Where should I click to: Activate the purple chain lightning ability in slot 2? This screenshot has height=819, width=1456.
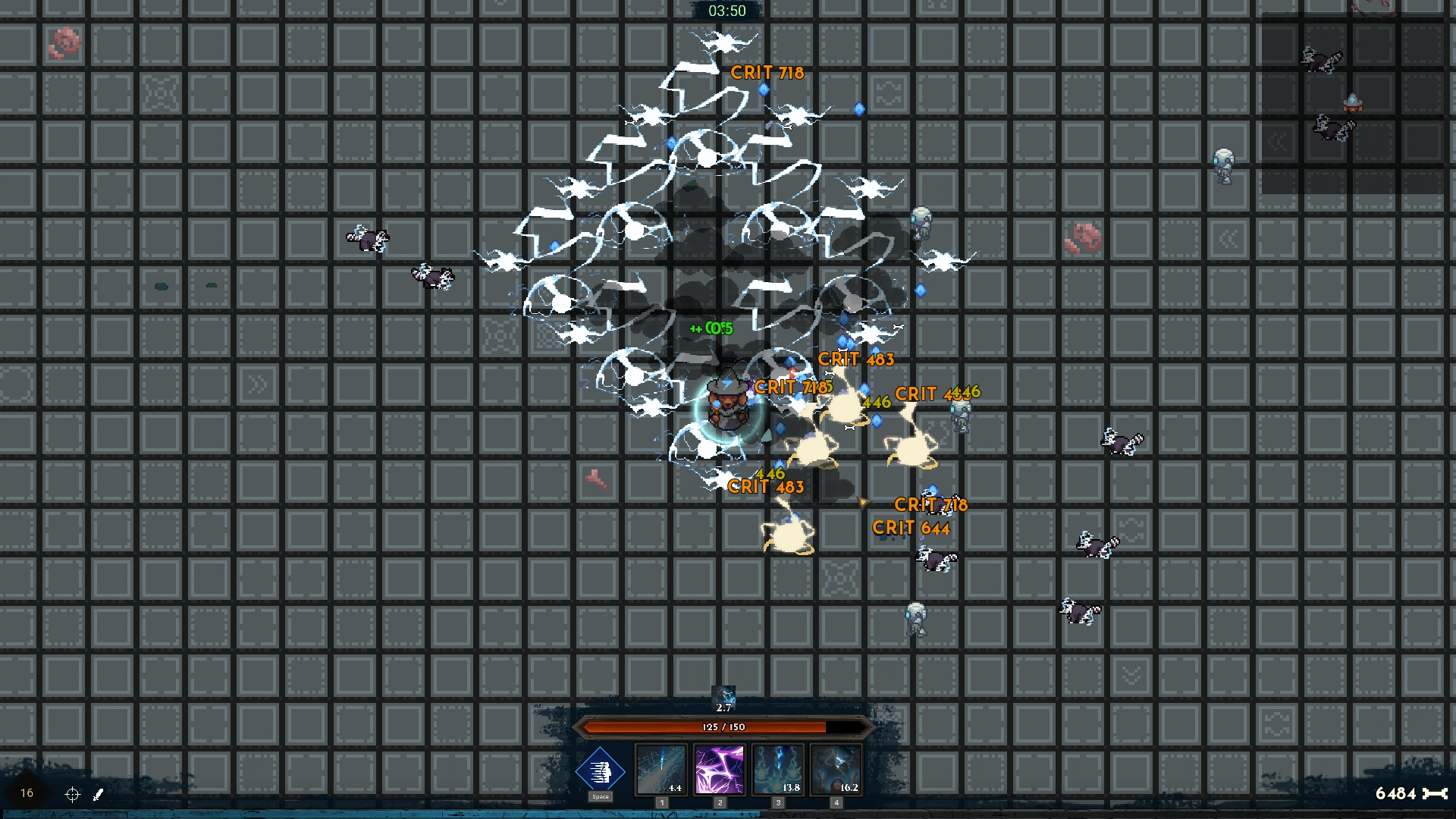coord(720,770)
